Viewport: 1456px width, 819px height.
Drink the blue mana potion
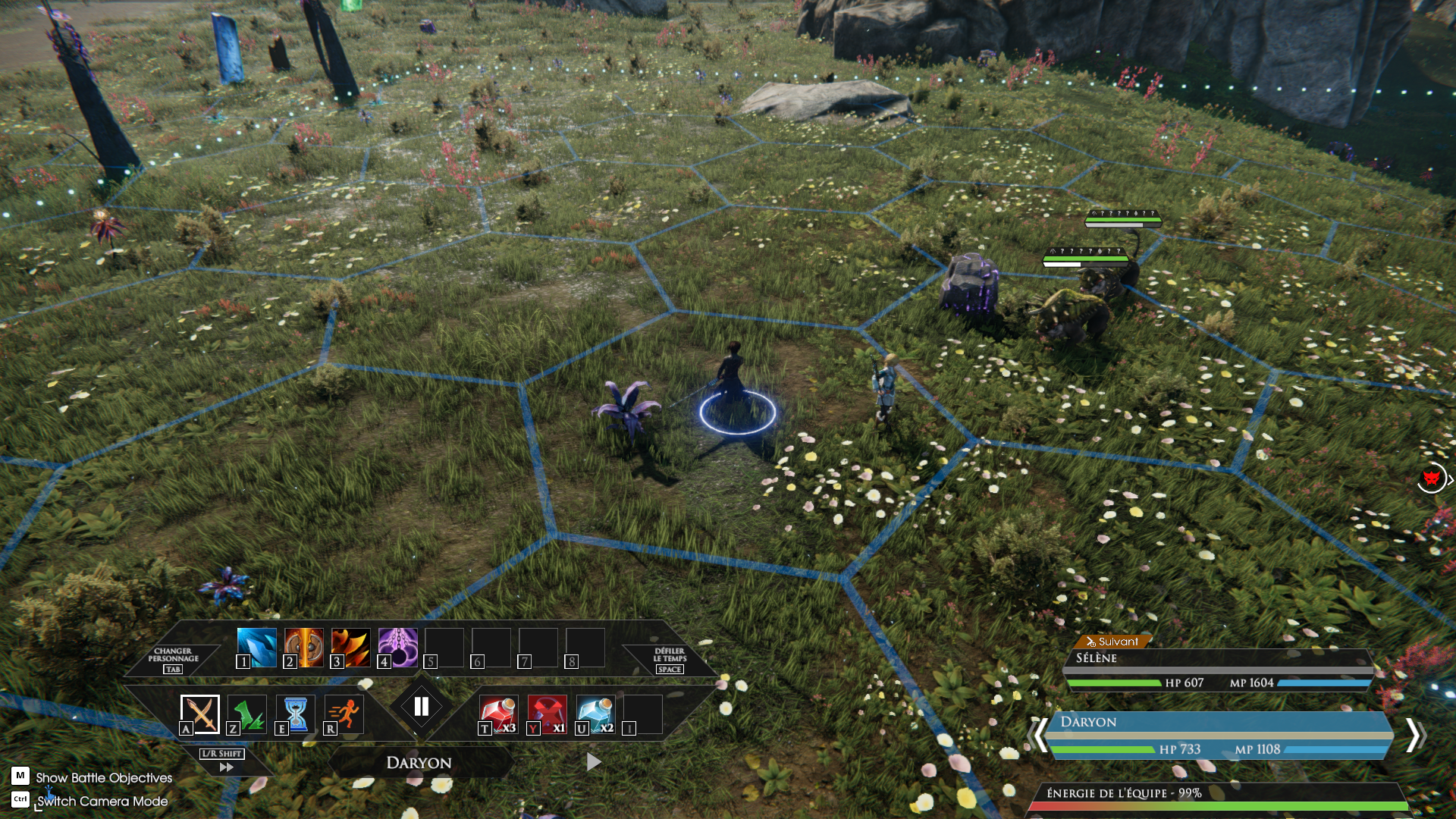[x=595, y=714]
